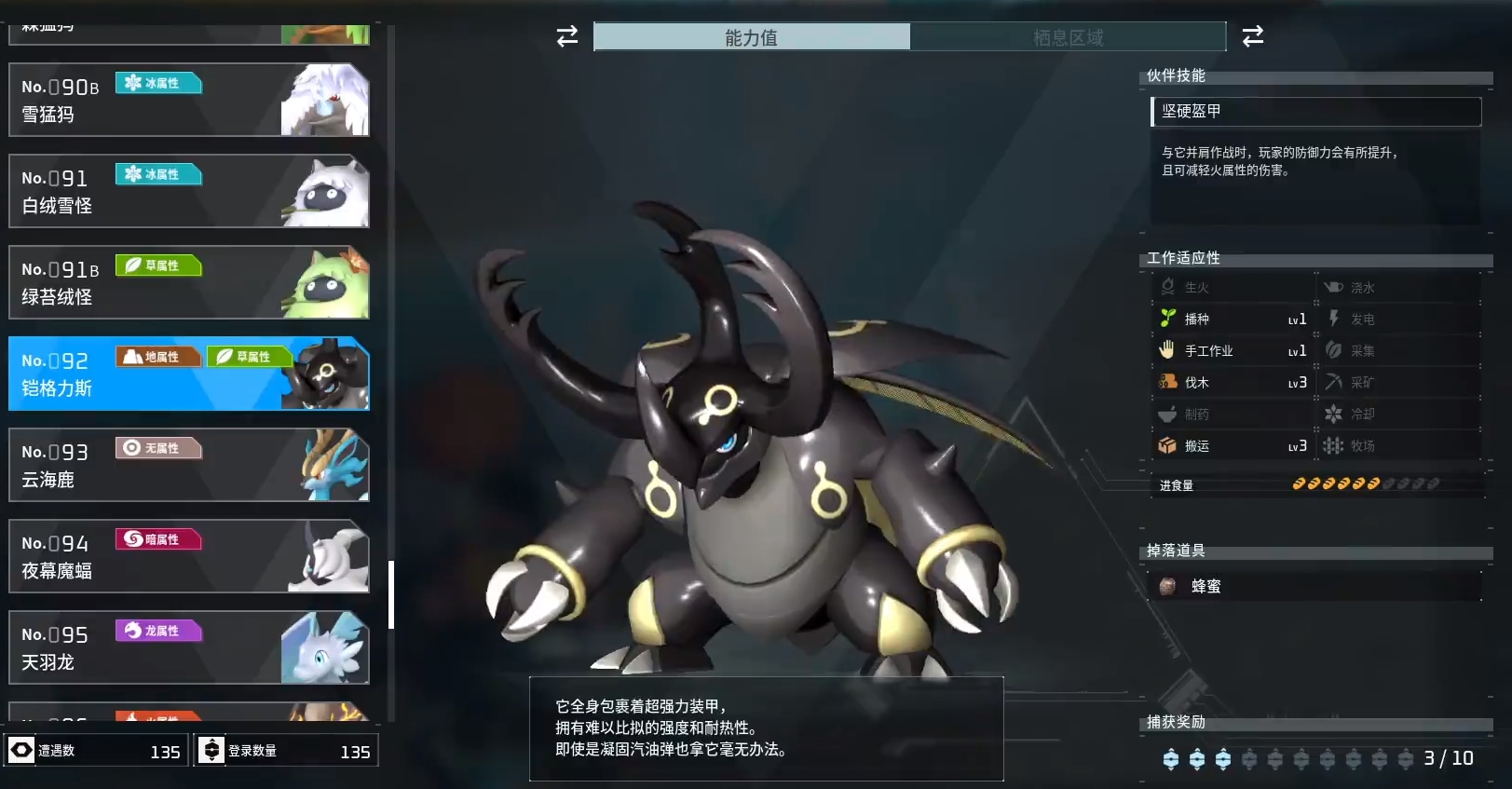Select the 伐木 lumbering icon
This screenshot has width=1512, height=789.
click(x=1166, y=382)
